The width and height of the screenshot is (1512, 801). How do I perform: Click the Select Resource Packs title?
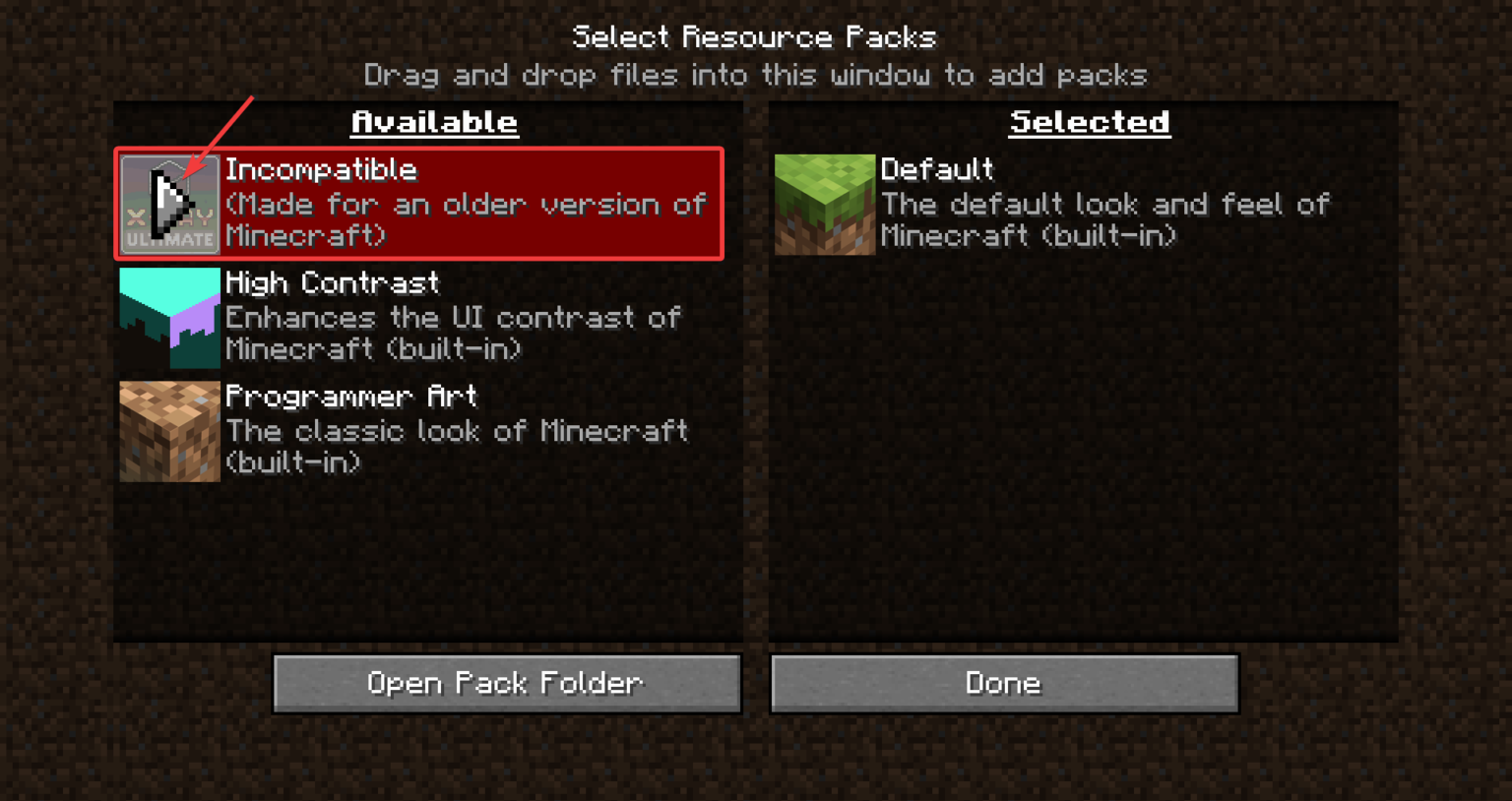755,36
